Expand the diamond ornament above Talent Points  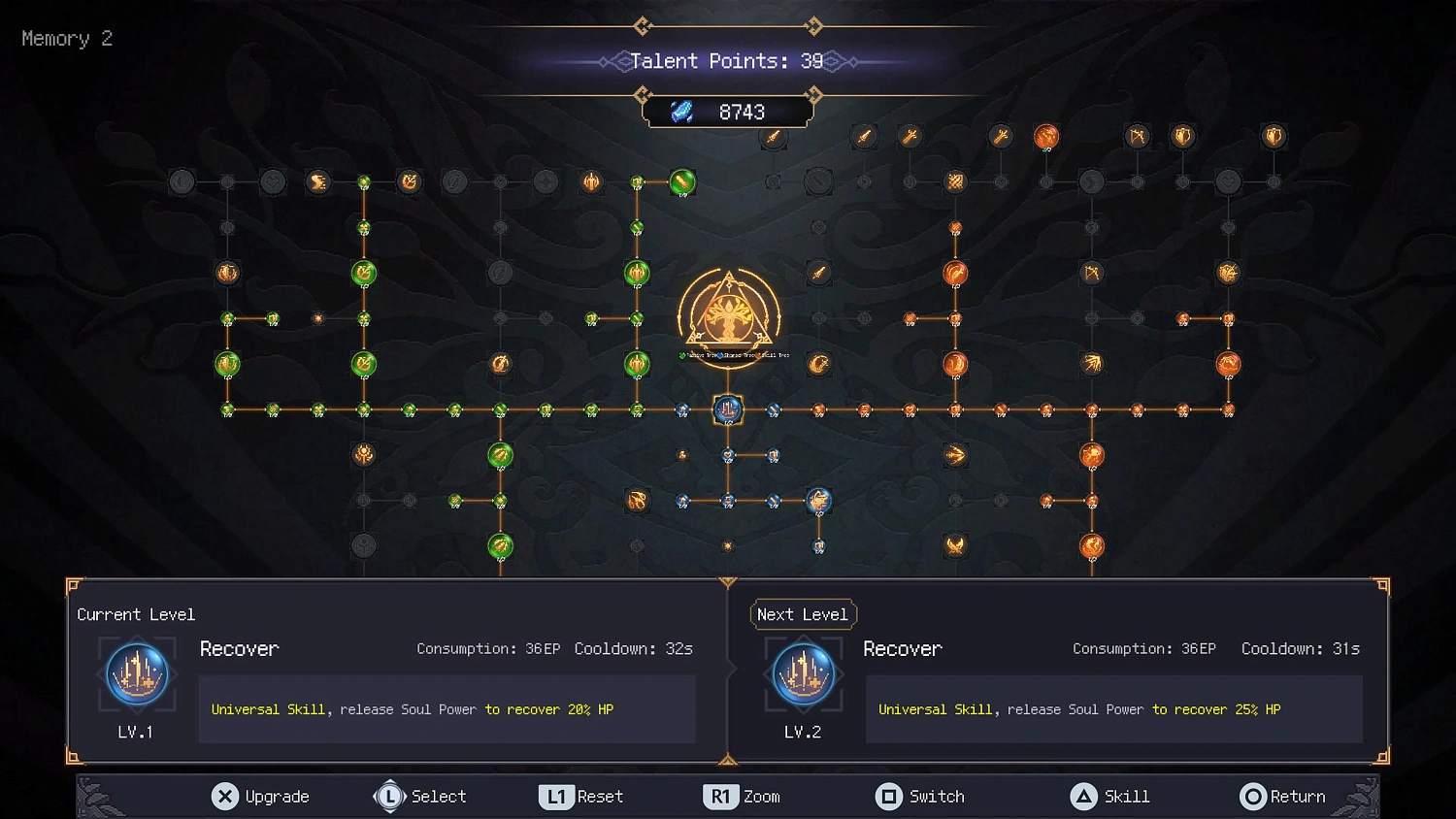point(643,26)
